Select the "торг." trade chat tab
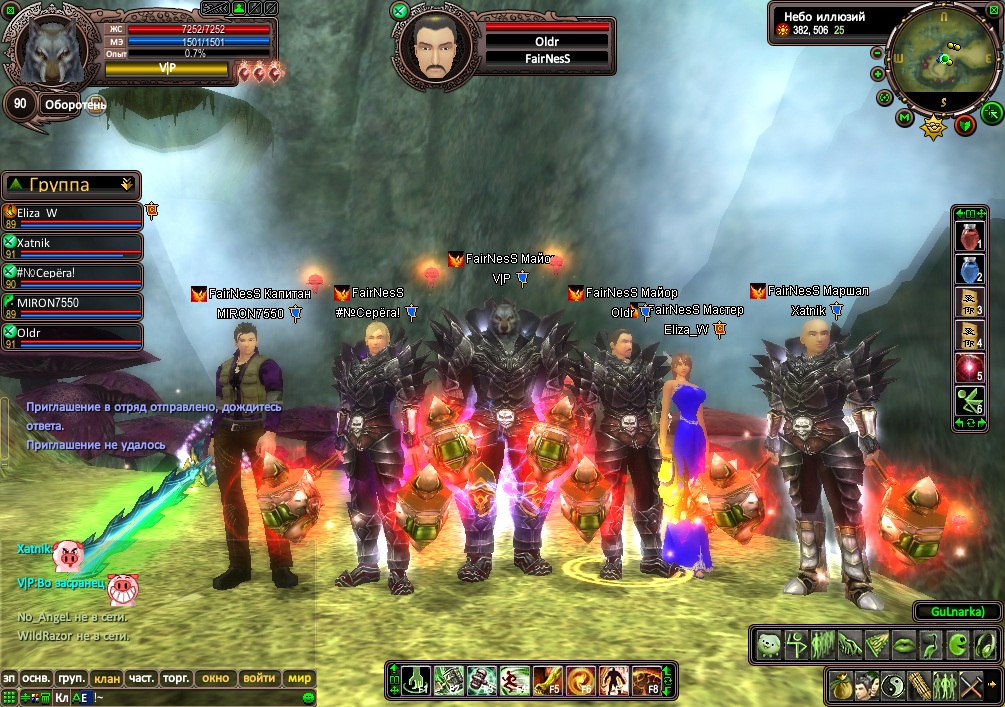1005x707 pixels. coord(176,678)
